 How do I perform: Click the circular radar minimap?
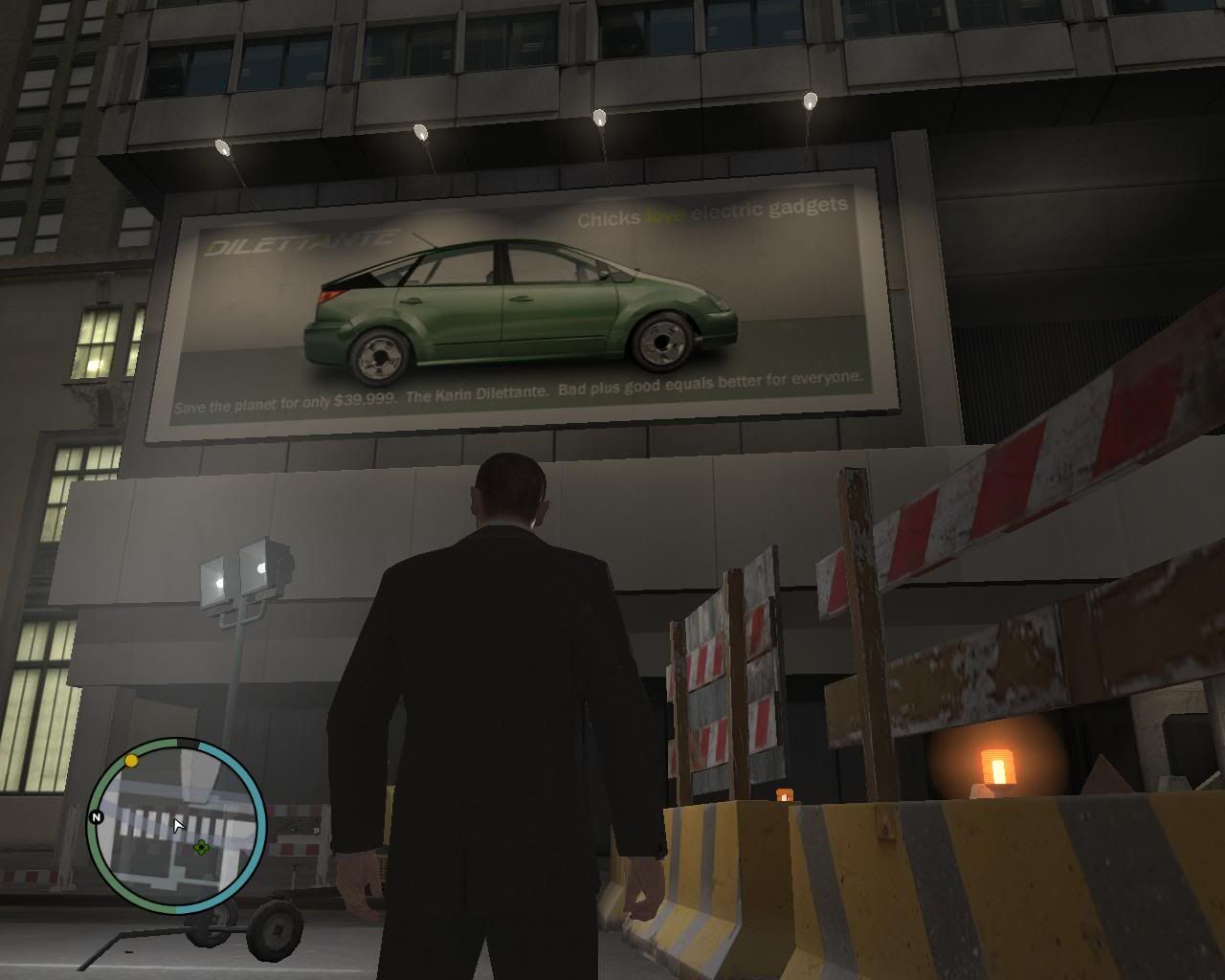(x=176, y=827)
